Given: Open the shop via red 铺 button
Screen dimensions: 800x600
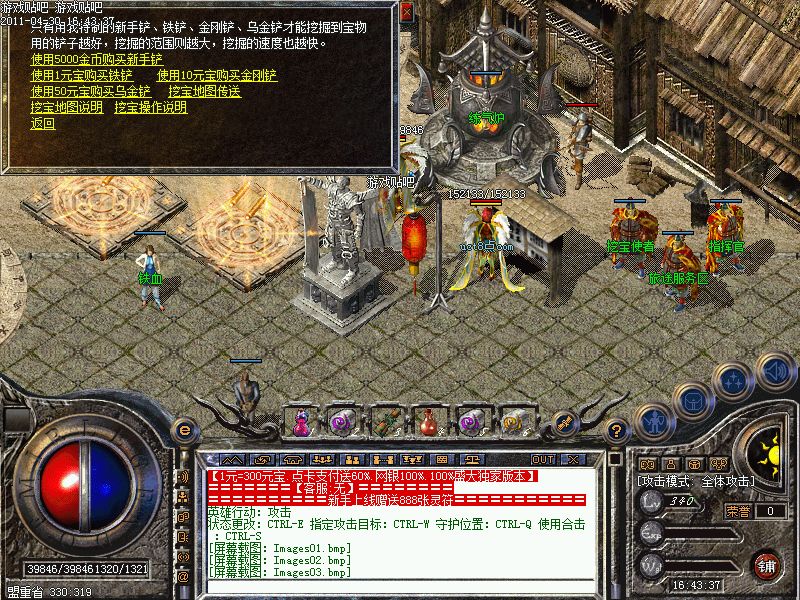Looking at the screenshot, I should pyautogui.click(x=767, y=565).
